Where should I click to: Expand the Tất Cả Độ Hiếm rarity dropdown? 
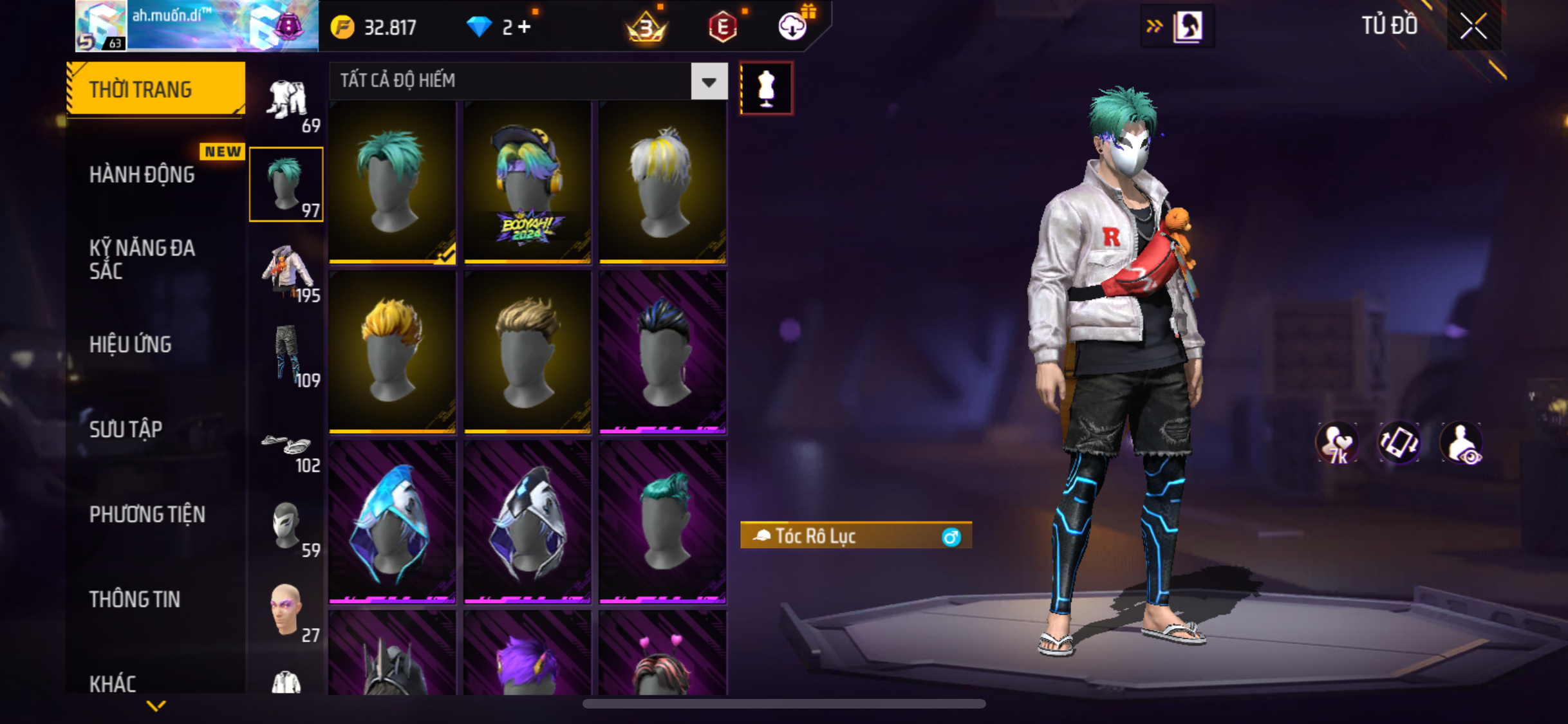click(709, 82)
